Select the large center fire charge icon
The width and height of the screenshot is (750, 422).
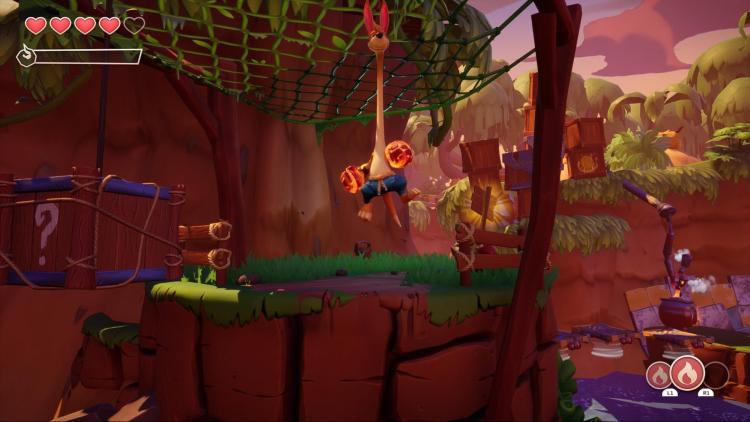[687, 374]
